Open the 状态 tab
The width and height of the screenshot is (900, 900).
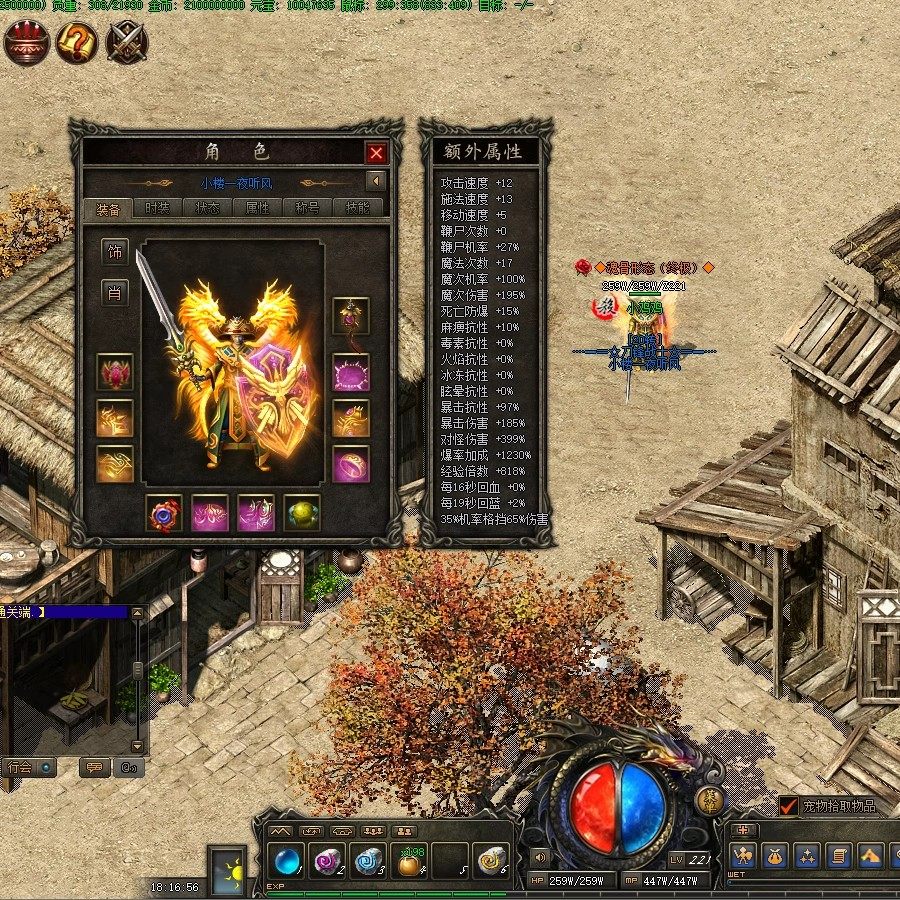pyautogui.click(x=208, y=208)
